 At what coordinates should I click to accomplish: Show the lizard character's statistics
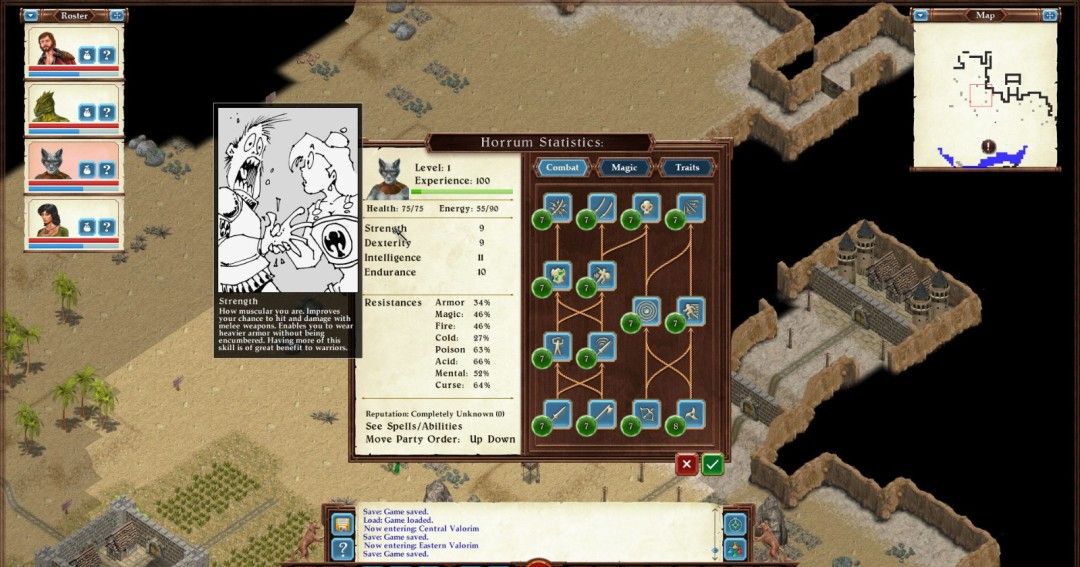pyautogui.click(x=107, y=112)
